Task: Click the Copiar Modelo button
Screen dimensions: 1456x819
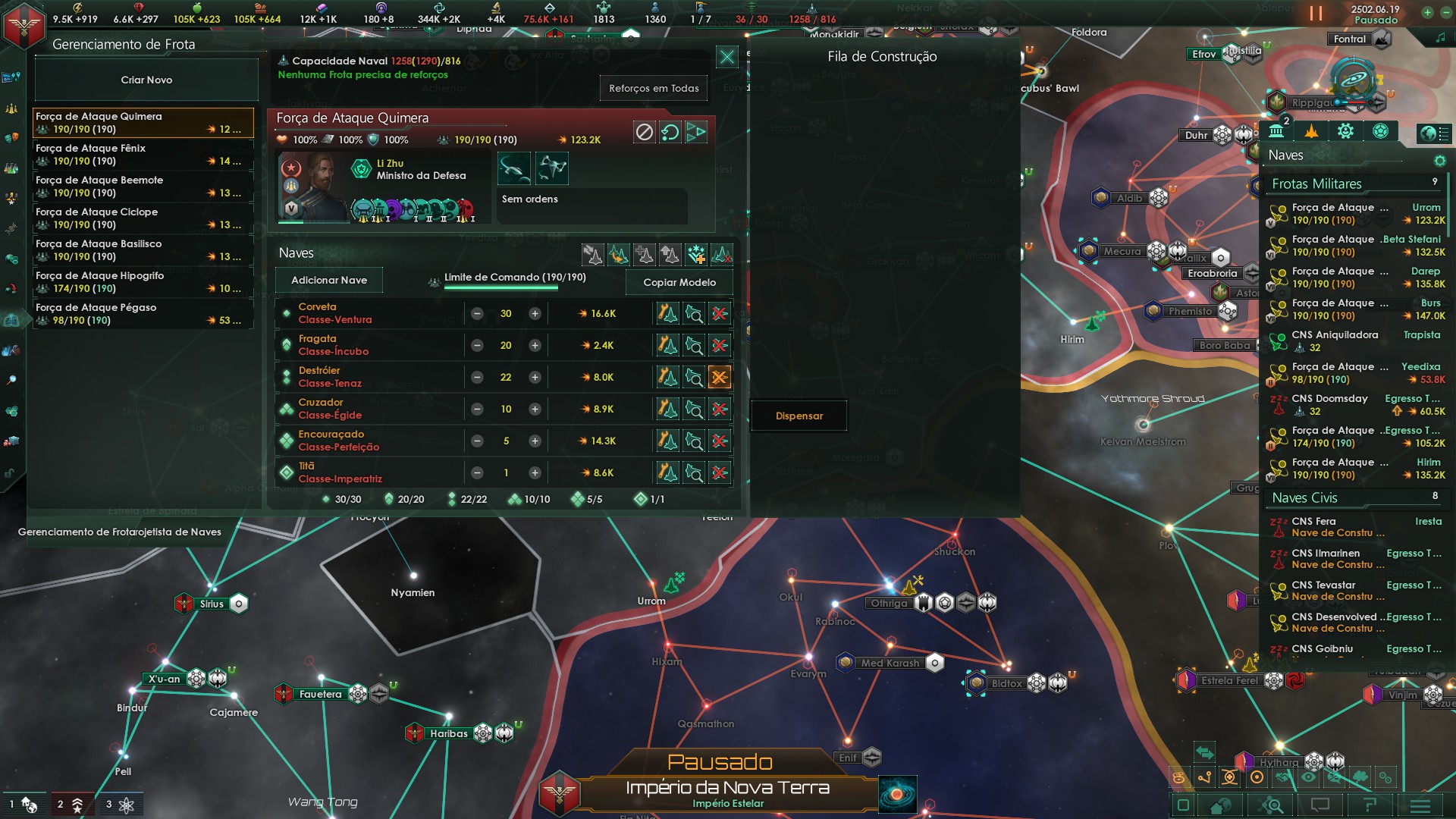Action: click(678, 282)
